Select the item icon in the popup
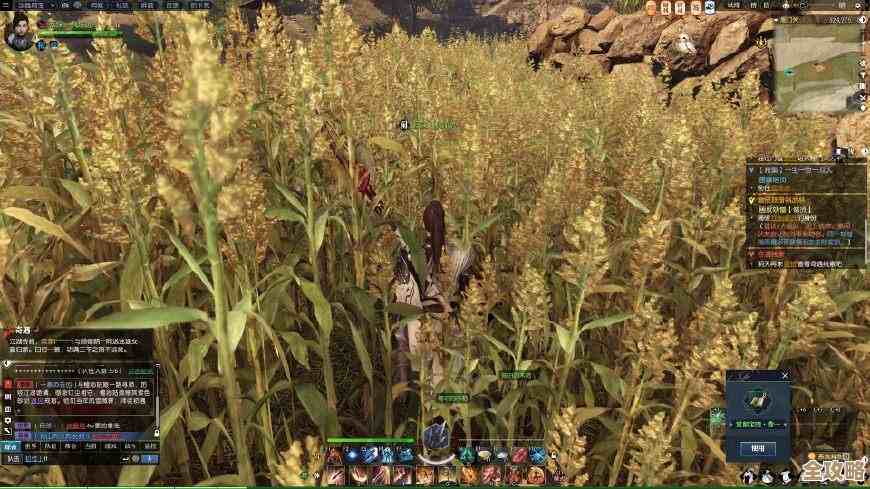This screenshot has width=870, height=489. [757, 403]
